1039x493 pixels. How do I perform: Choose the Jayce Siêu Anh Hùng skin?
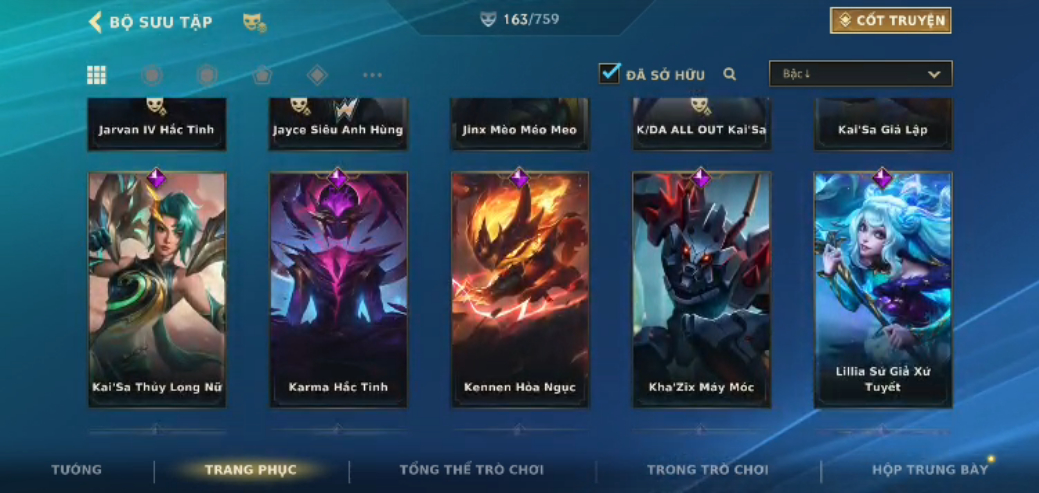338,125
